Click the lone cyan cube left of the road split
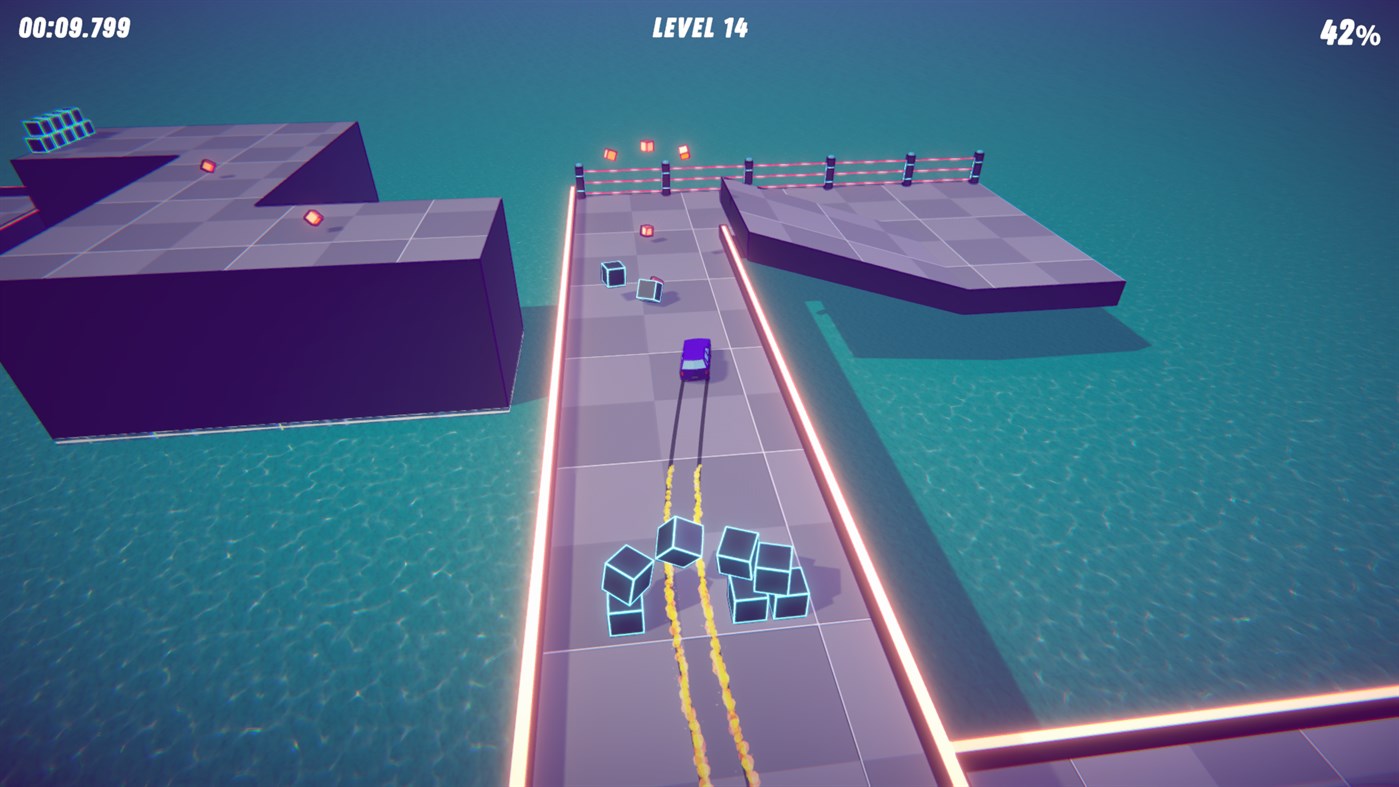Image resolution: width=1399 pixels, height=787 pixels. [x=611, y=272]
